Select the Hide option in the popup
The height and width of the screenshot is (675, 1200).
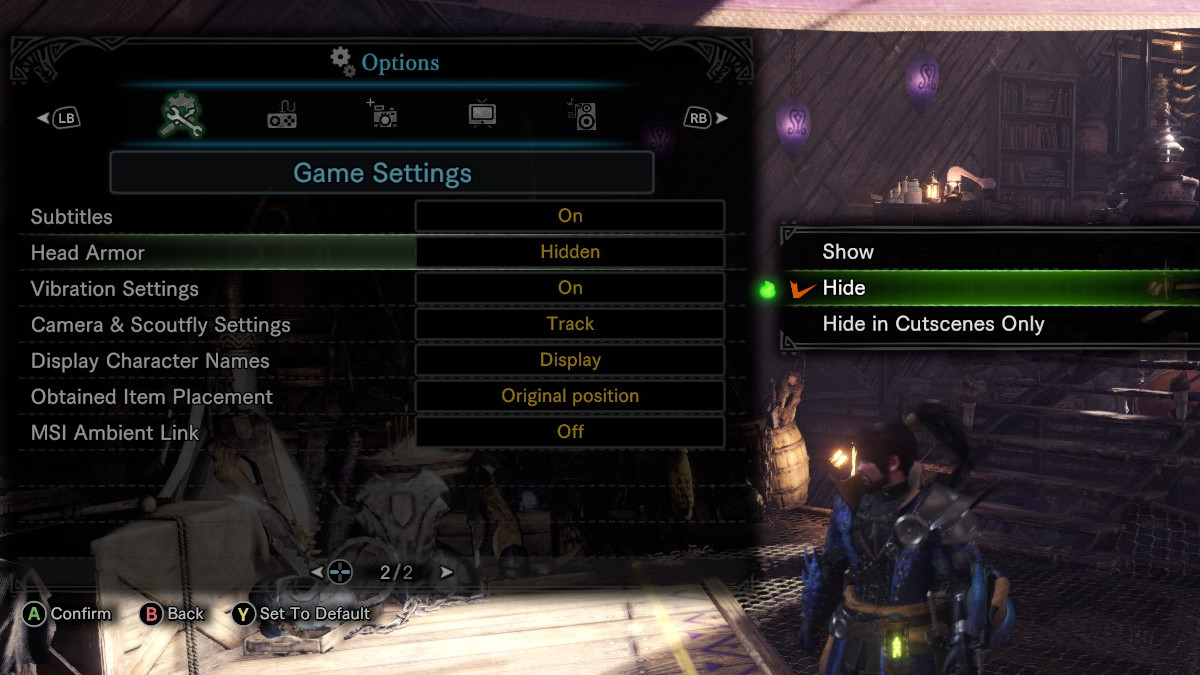pos(844,288)
